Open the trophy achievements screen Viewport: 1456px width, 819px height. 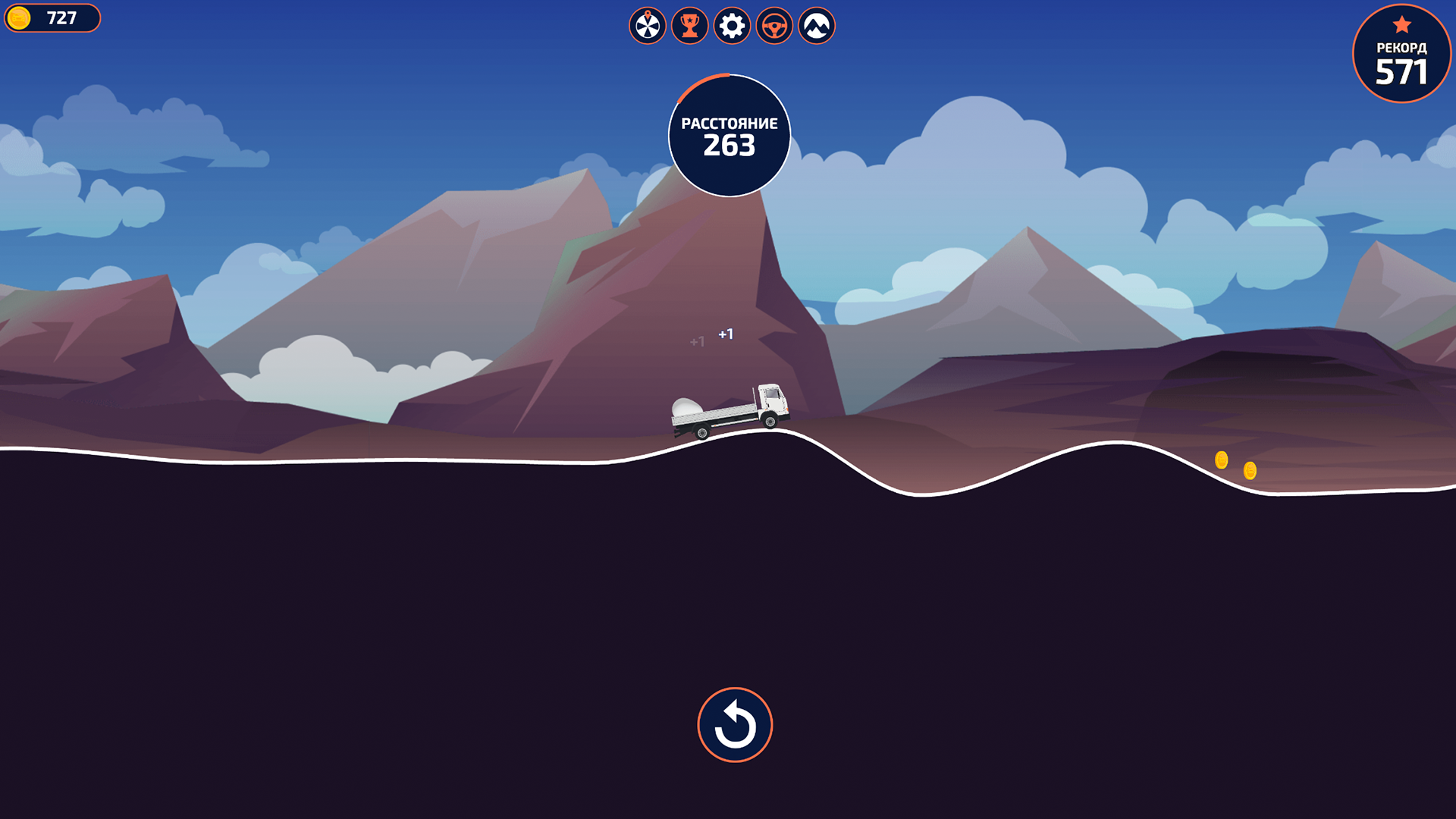[x=689, y=25]
